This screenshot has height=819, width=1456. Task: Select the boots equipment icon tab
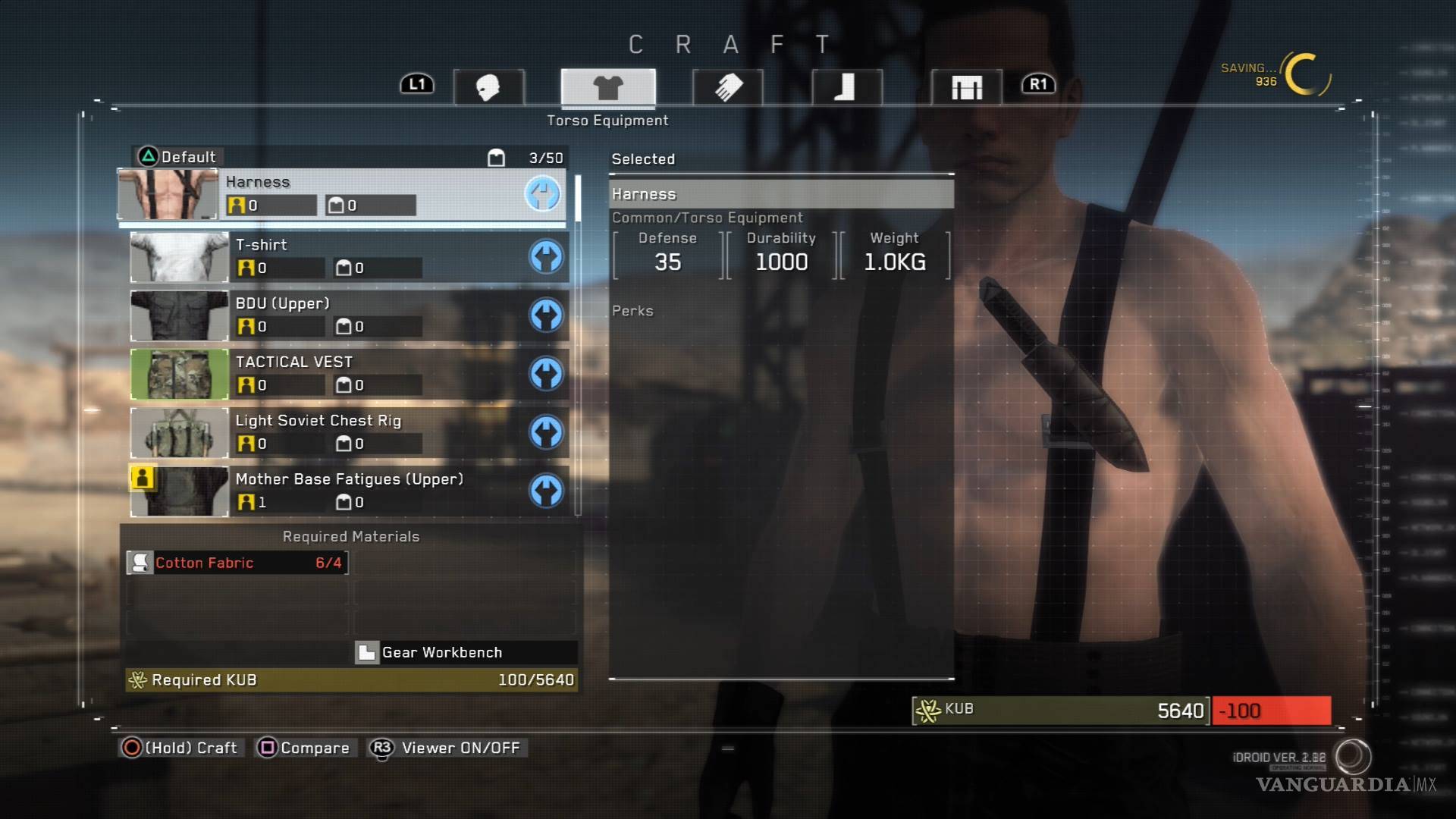coord(847,86)
